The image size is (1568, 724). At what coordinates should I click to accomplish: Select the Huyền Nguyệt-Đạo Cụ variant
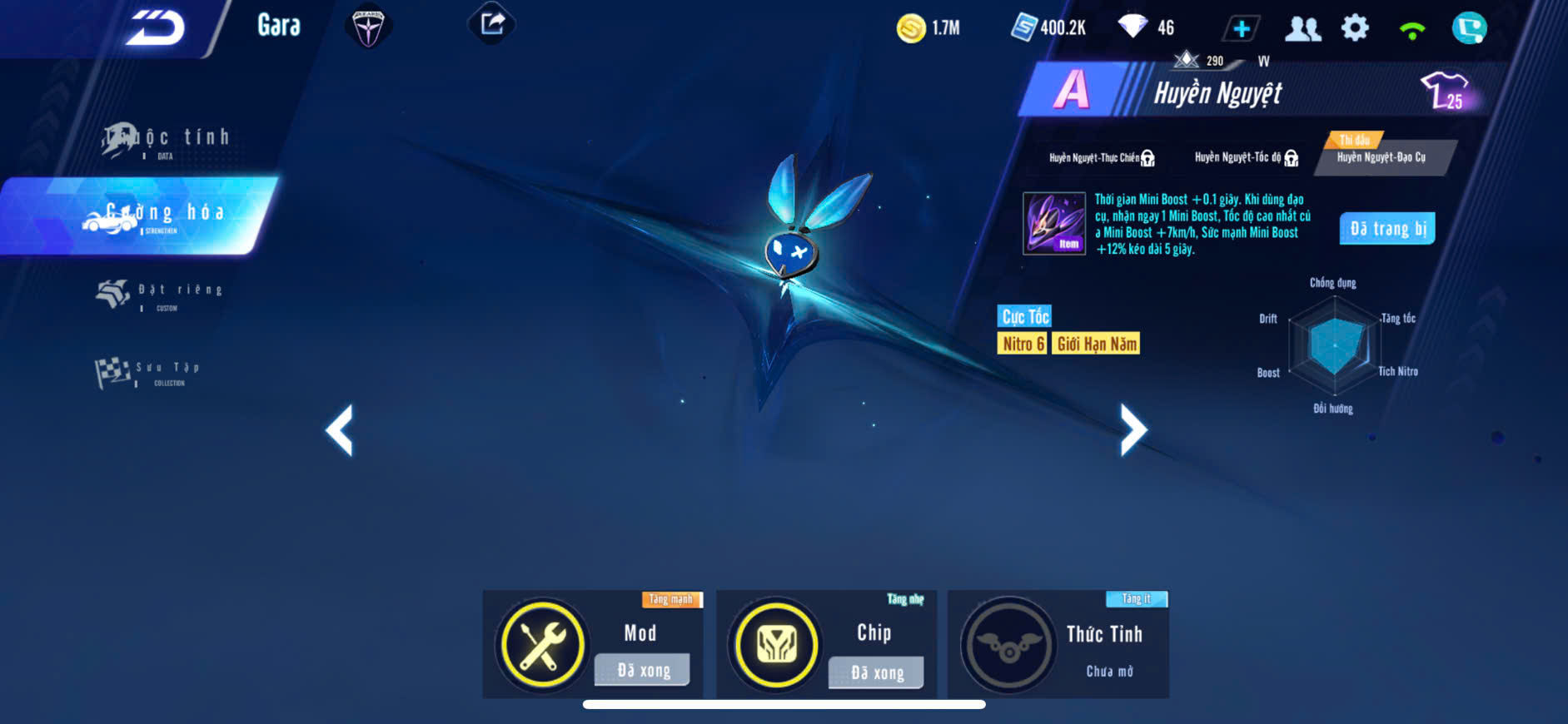pos(1381,158)
